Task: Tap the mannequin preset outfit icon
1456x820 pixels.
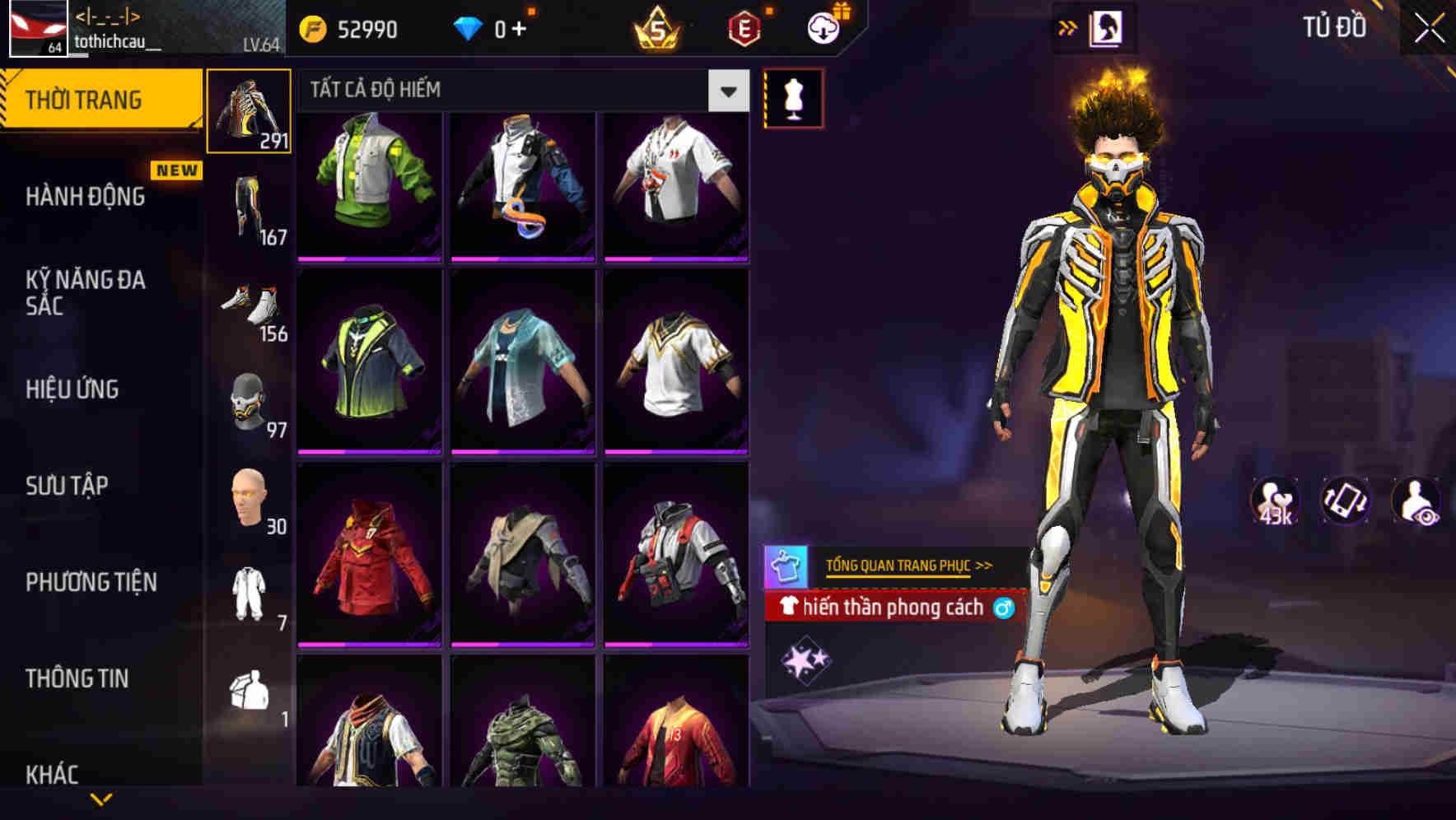Action: pyautogui.click(x=795, y=96)
